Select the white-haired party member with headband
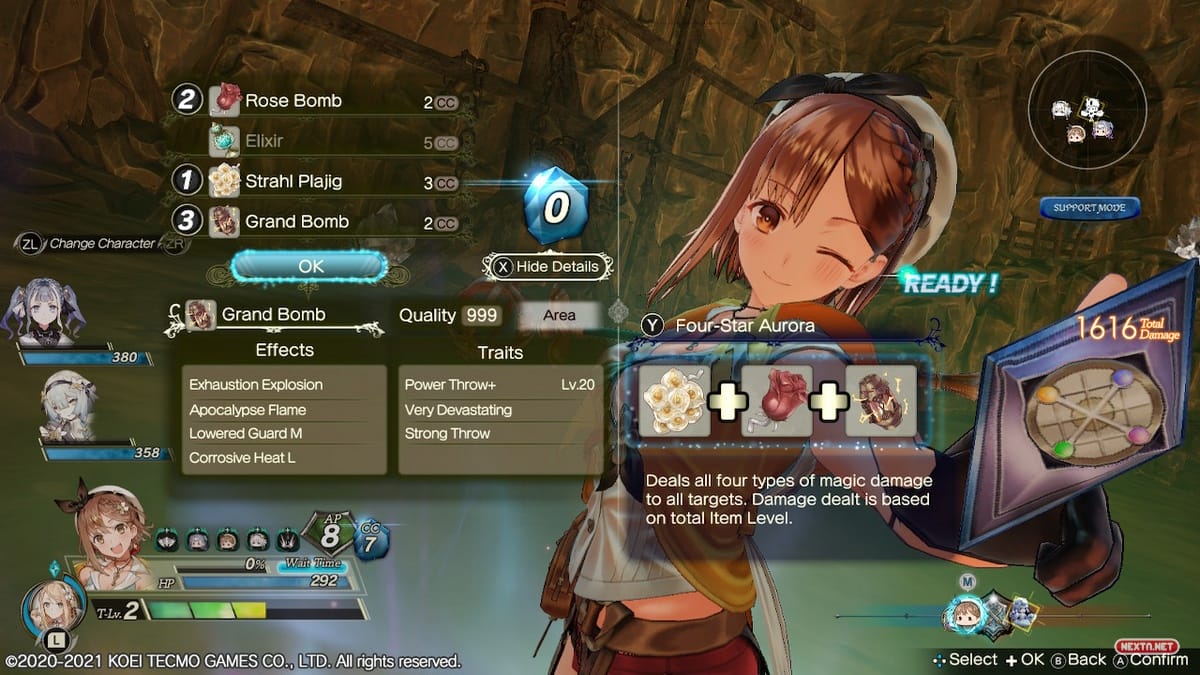The image size is (1200, 675). coord(67,409)
